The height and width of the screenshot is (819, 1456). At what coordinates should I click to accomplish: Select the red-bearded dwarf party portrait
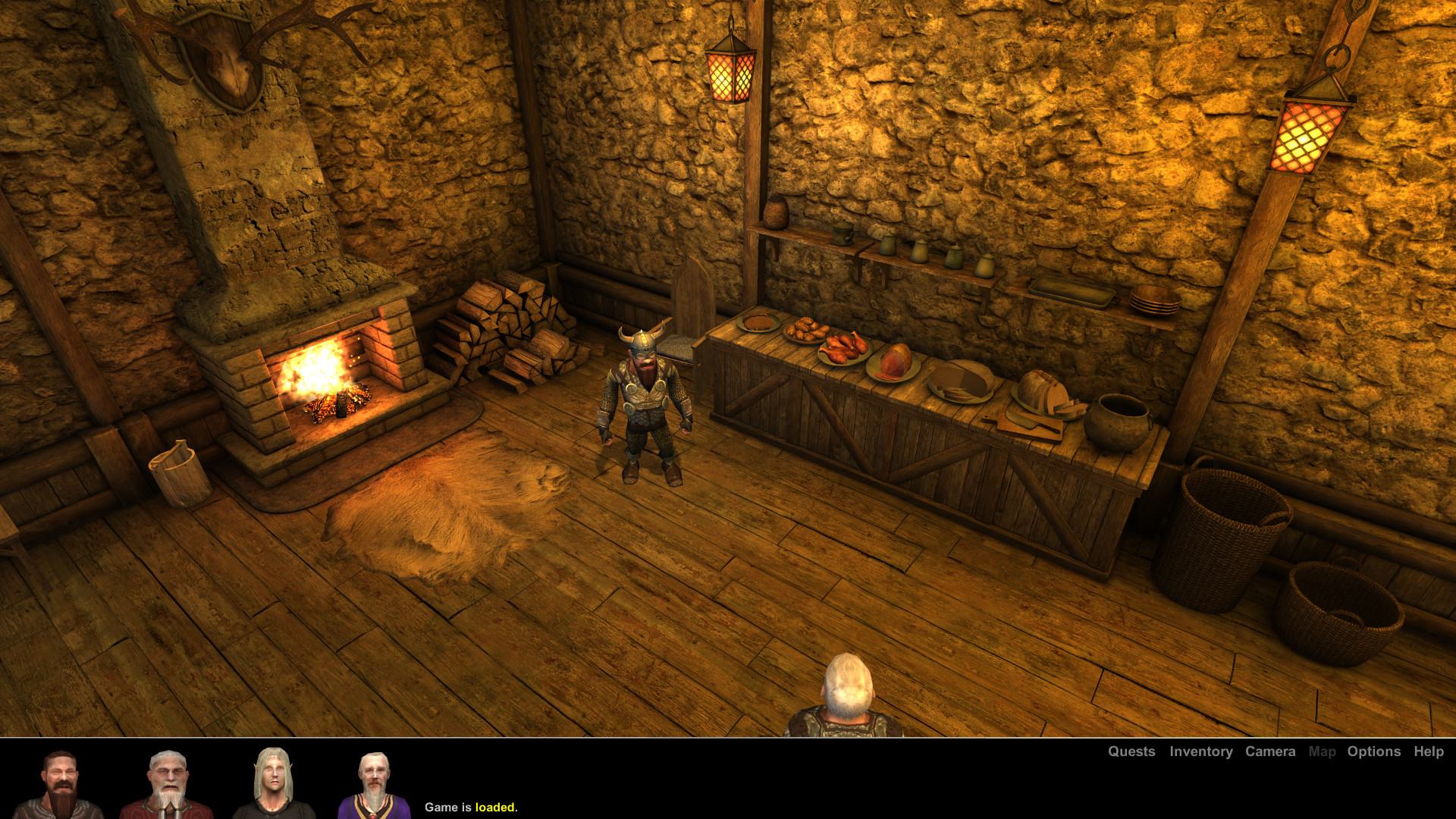click(x=60, y=784)
